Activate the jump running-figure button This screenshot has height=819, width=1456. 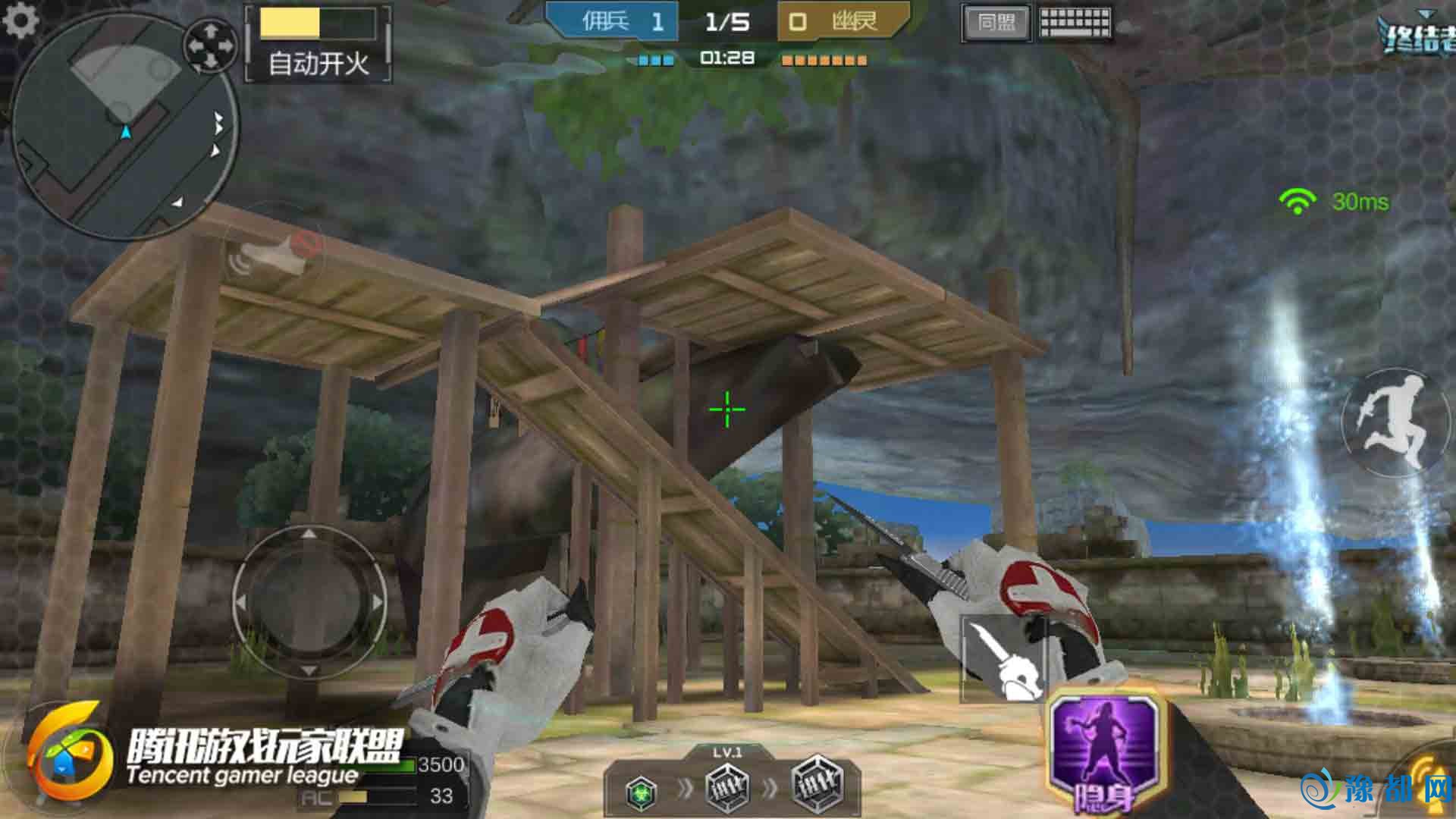tap(1394, 421)
